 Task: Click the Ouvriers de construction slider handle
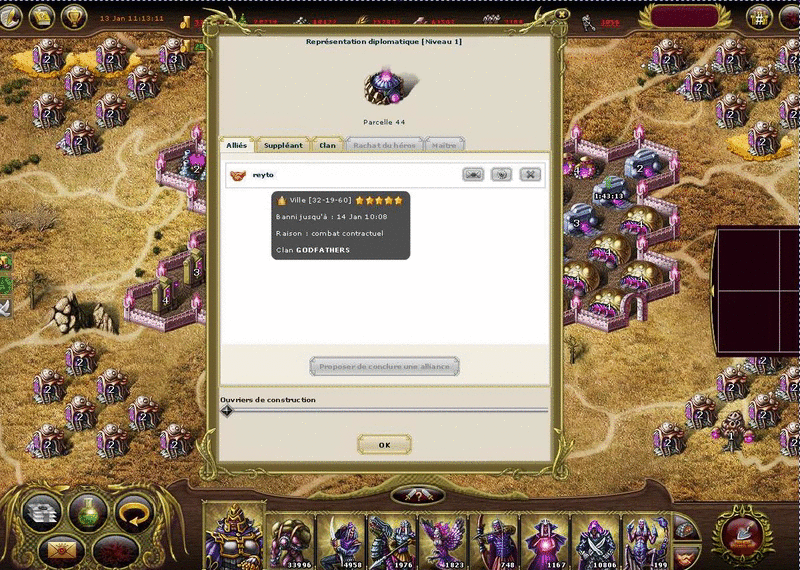227,410
